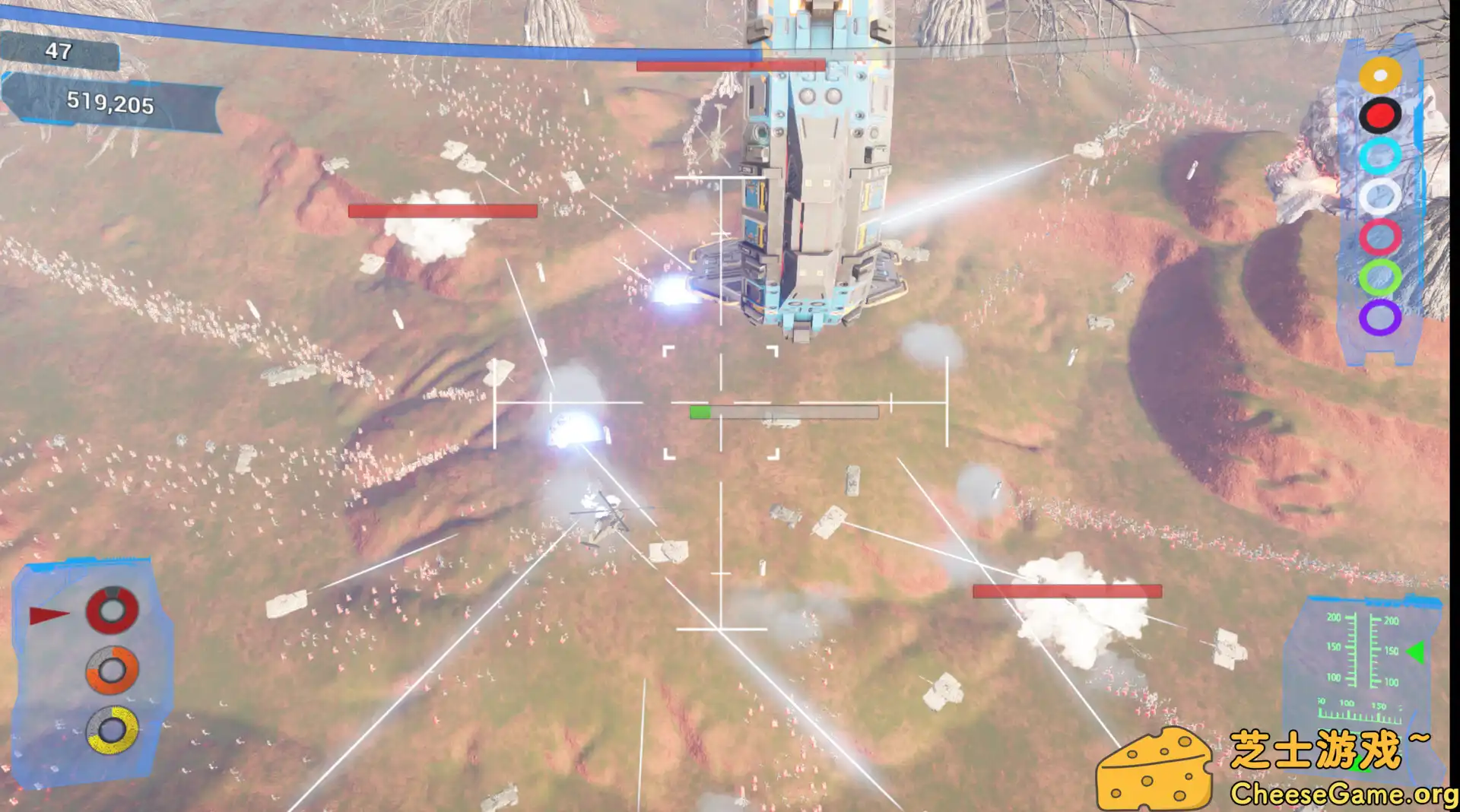Viewport: 1460px width, 812px height.
Task: Select the yellow team ring marker
Action: coord(1380,75)
